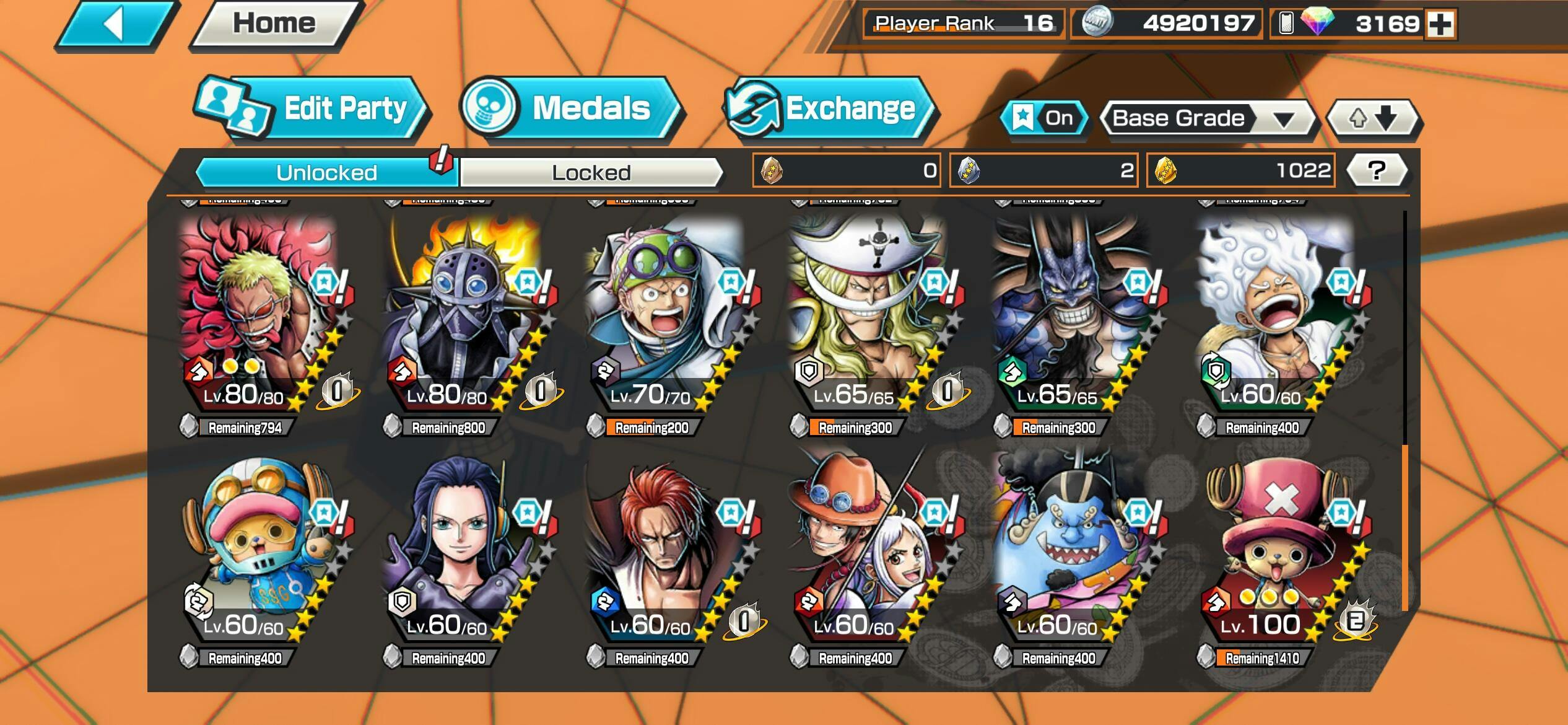Open the Exchange menu
1568x725 pixels.
click(x=830, y=109)
